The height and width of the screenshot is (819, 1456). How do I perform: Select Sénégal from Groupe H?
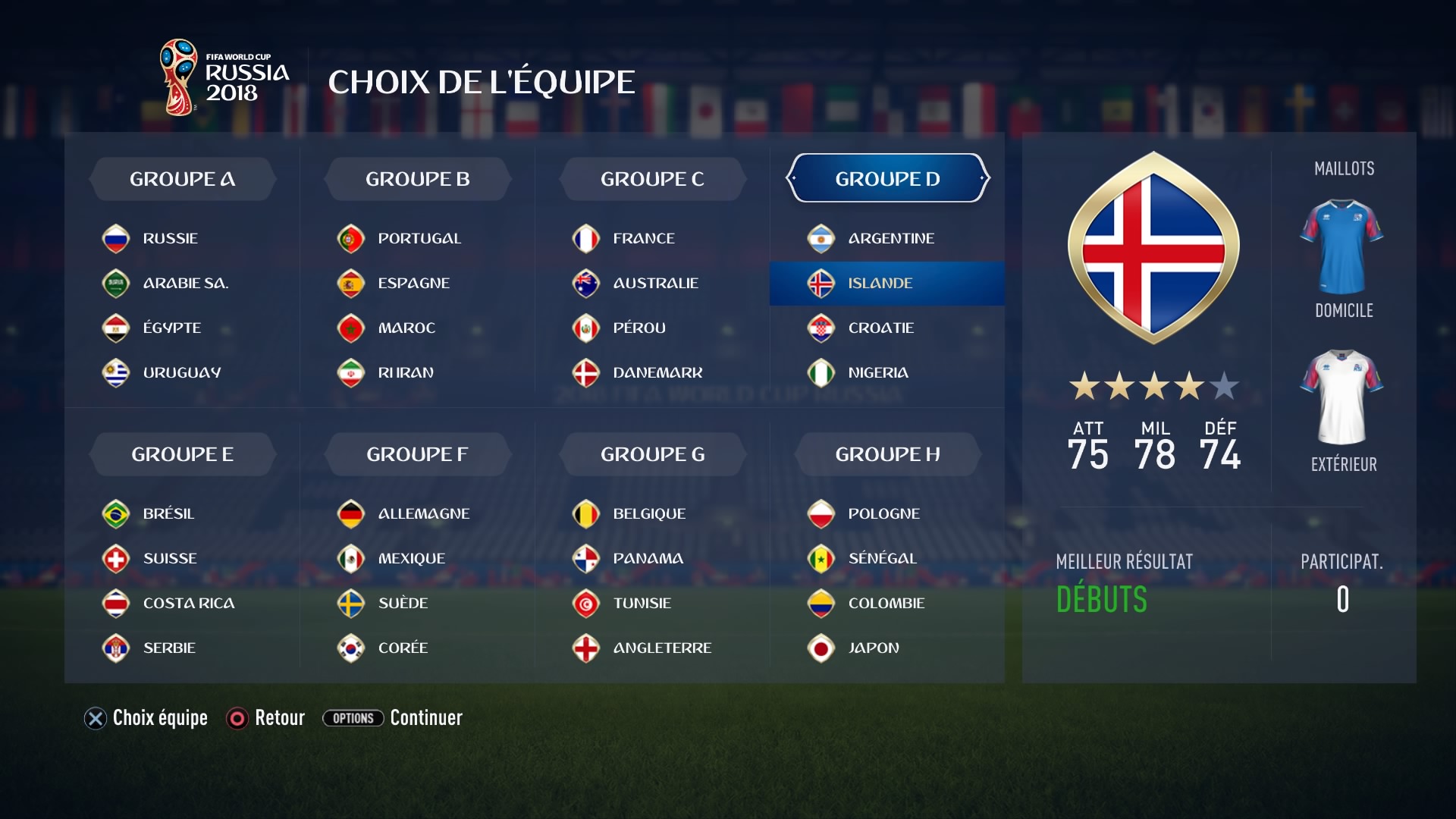coord(882,558)
